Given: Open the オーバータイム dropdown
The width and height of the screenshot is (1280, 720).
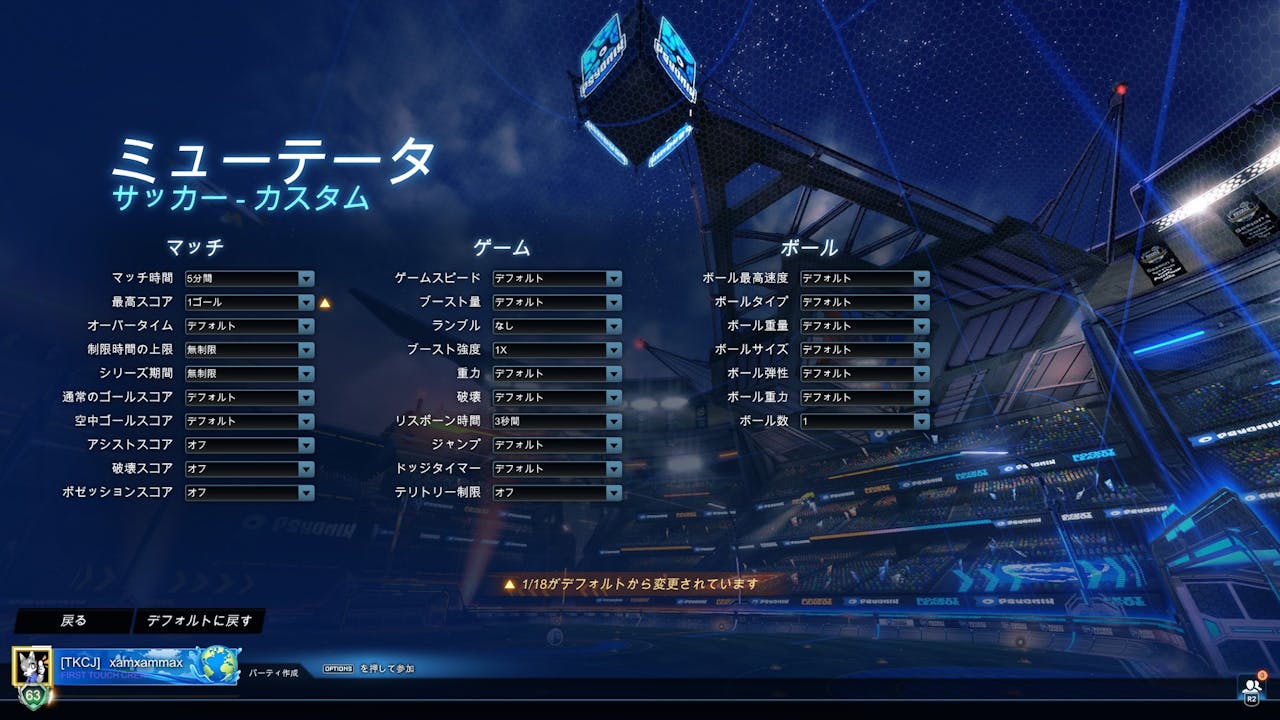Looking at the screenshot, I should point(249,326).
